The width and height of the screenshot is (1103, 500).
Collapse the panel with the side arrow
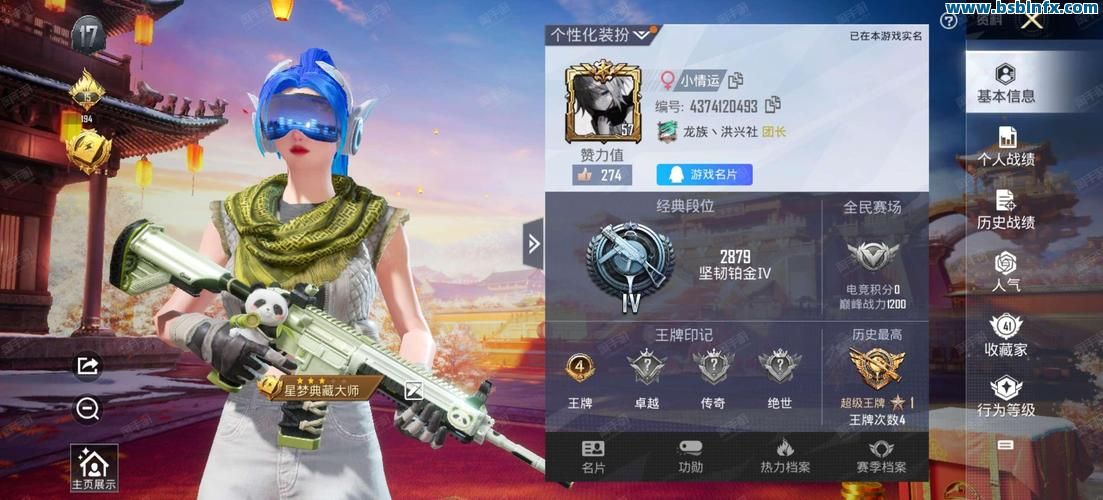coord(534,243)
